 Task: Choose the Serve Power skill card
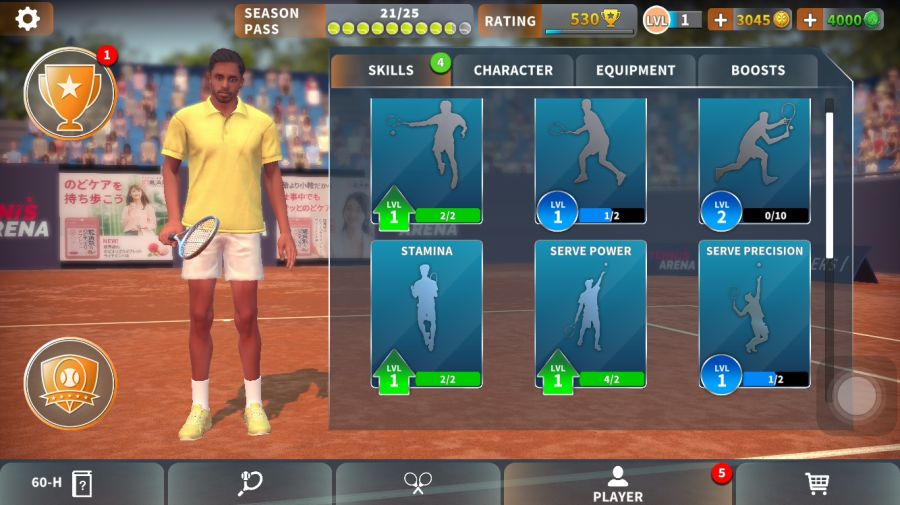pyautogui.click(x=590, y=313)
